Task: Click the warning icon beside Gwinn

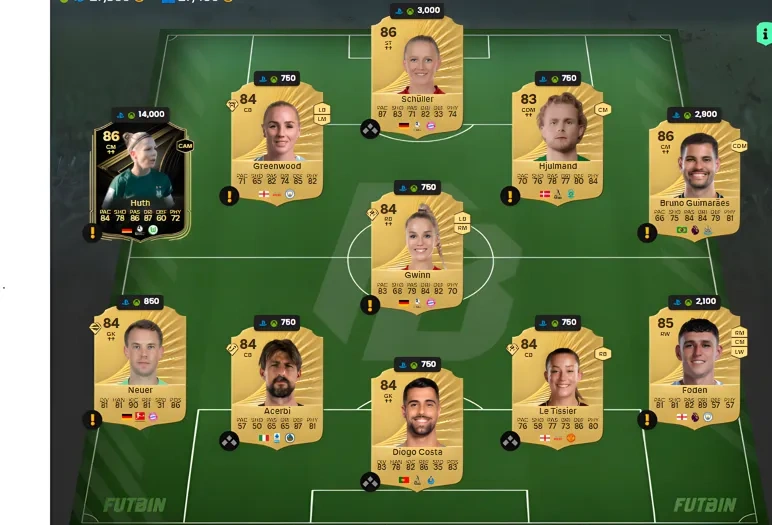Action: point(370,304)
